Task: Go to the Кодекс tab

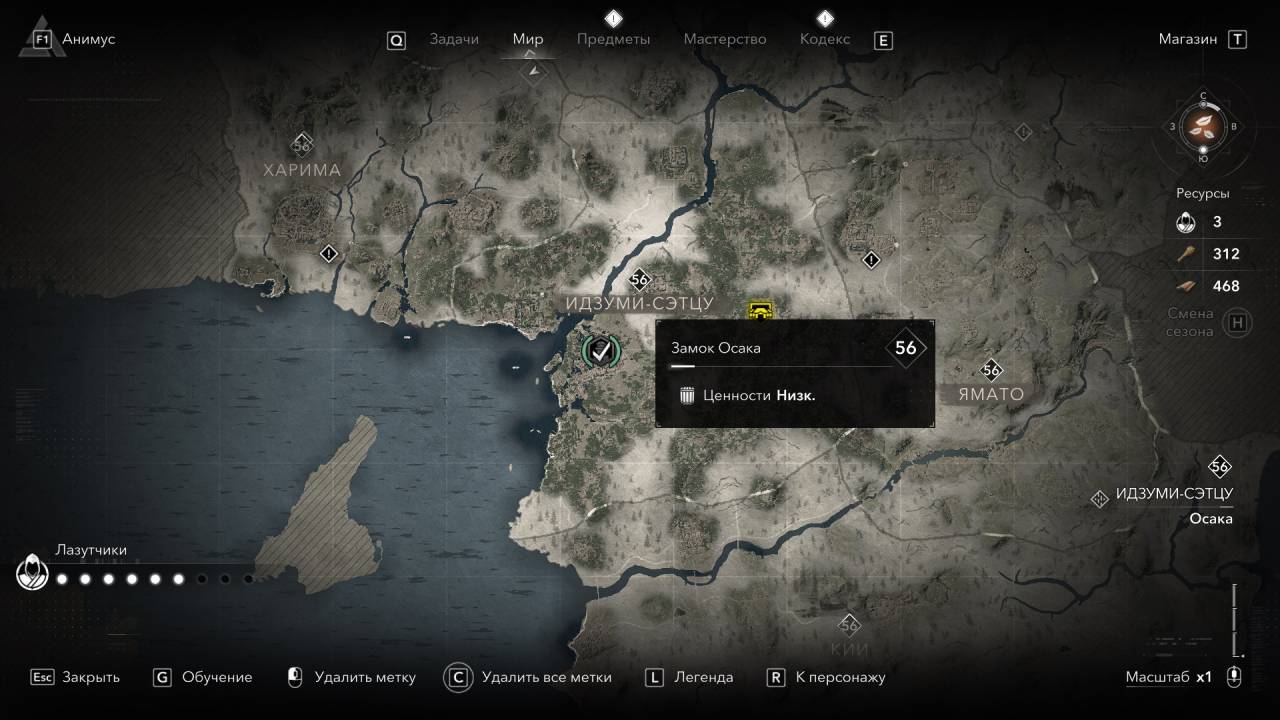Action: 825,39
